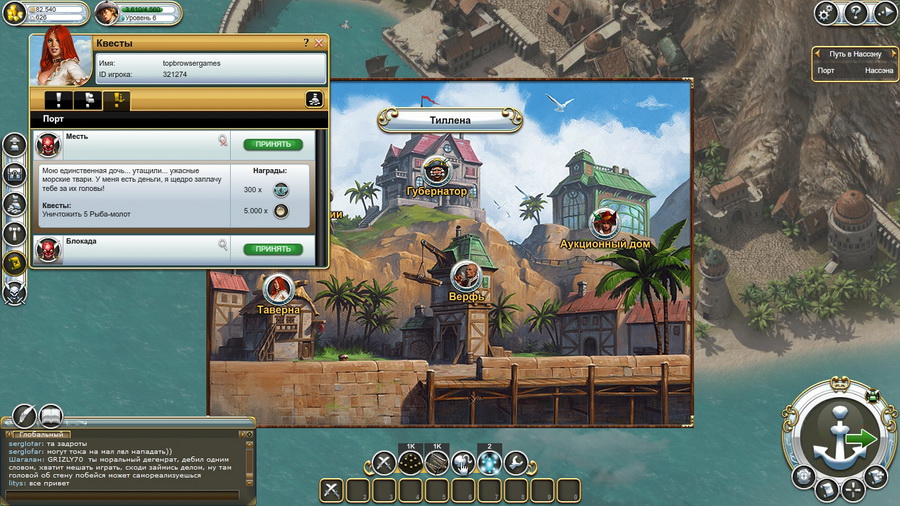Open help for the Квесты window
Screen dimensions: 900x506
306,43
